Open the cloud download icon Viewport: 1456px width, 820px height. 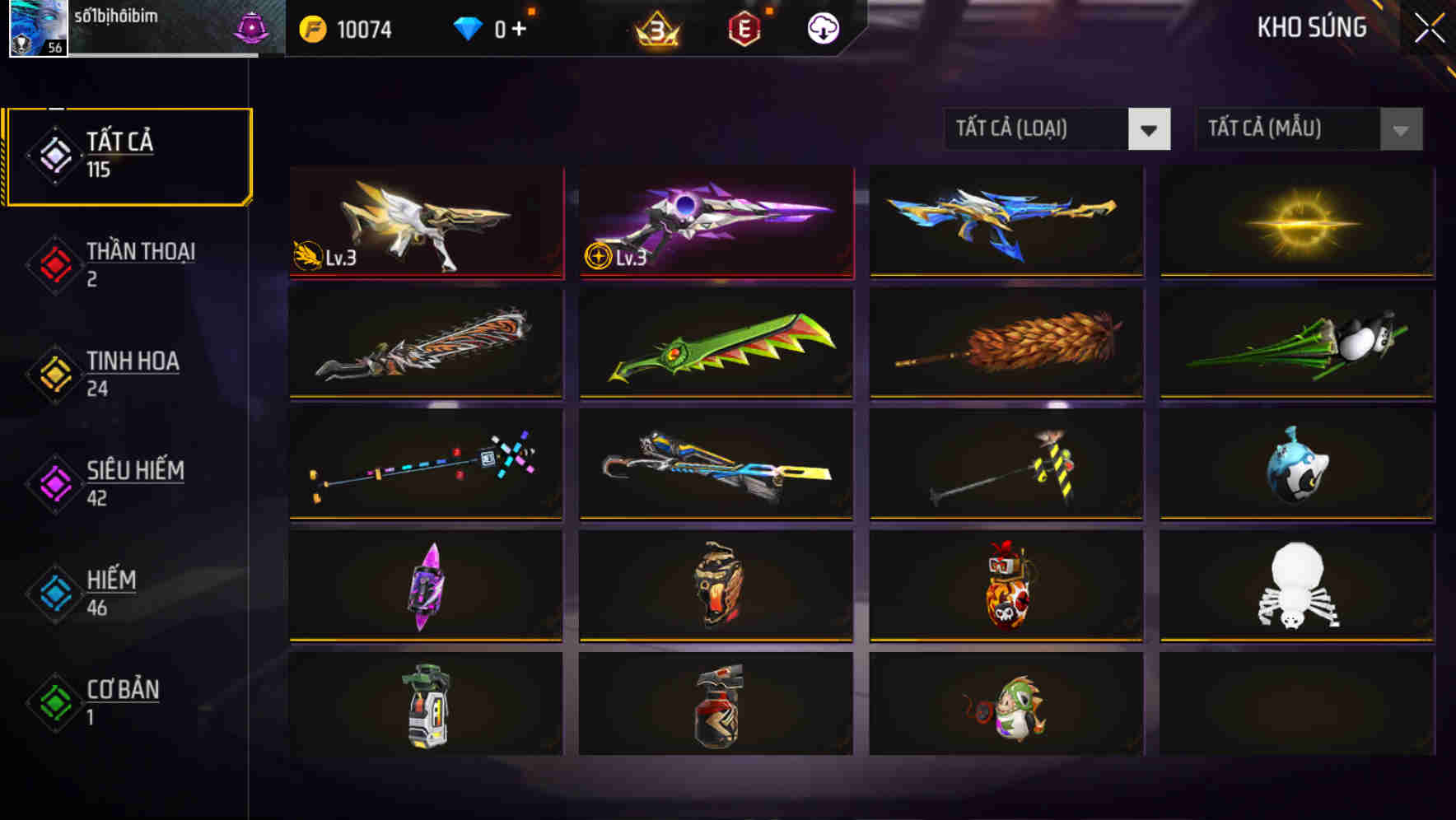[x=822, y=28]
